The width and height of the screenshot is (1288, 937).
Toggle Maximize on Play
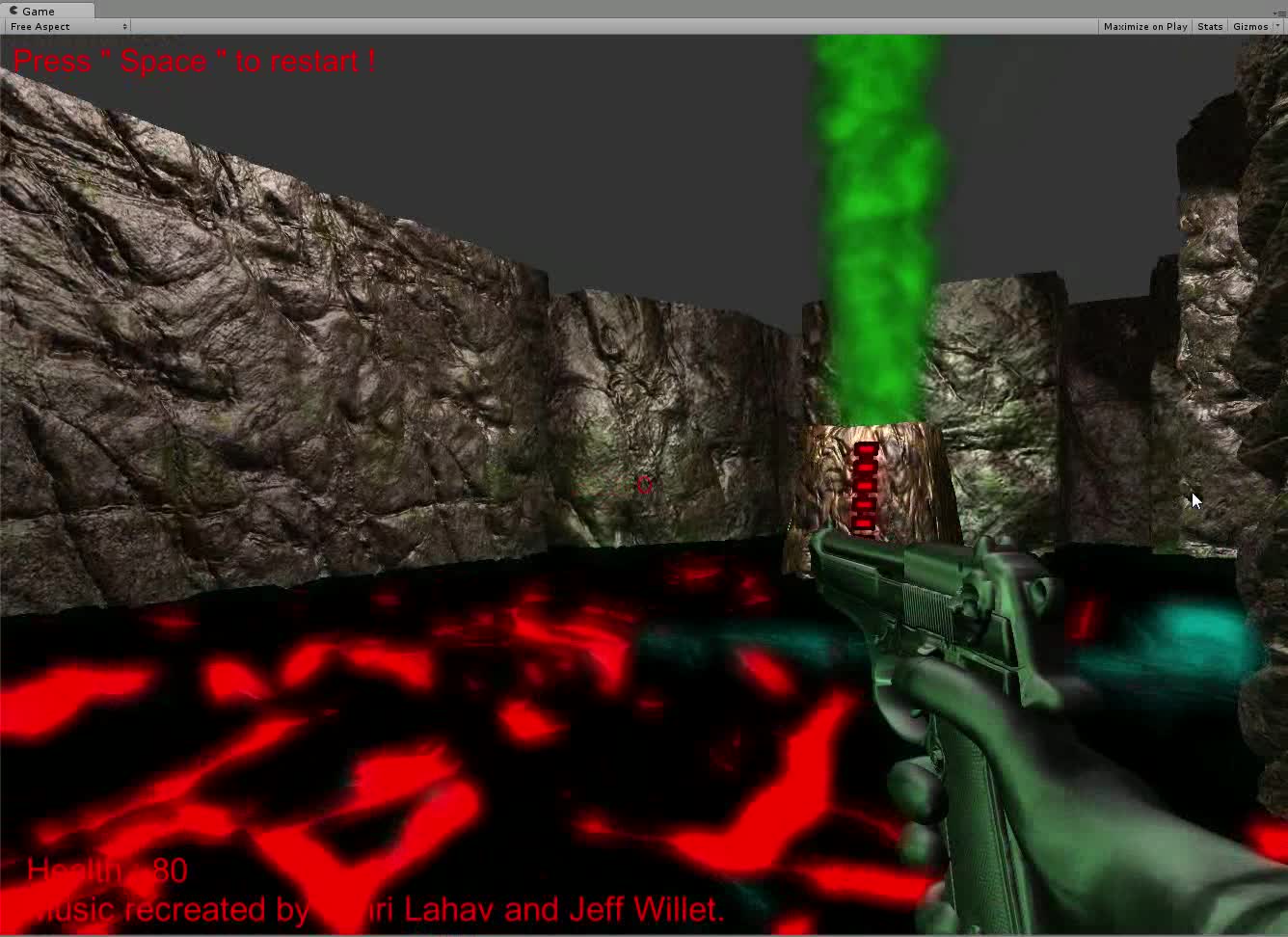(x=1144, y=26)
